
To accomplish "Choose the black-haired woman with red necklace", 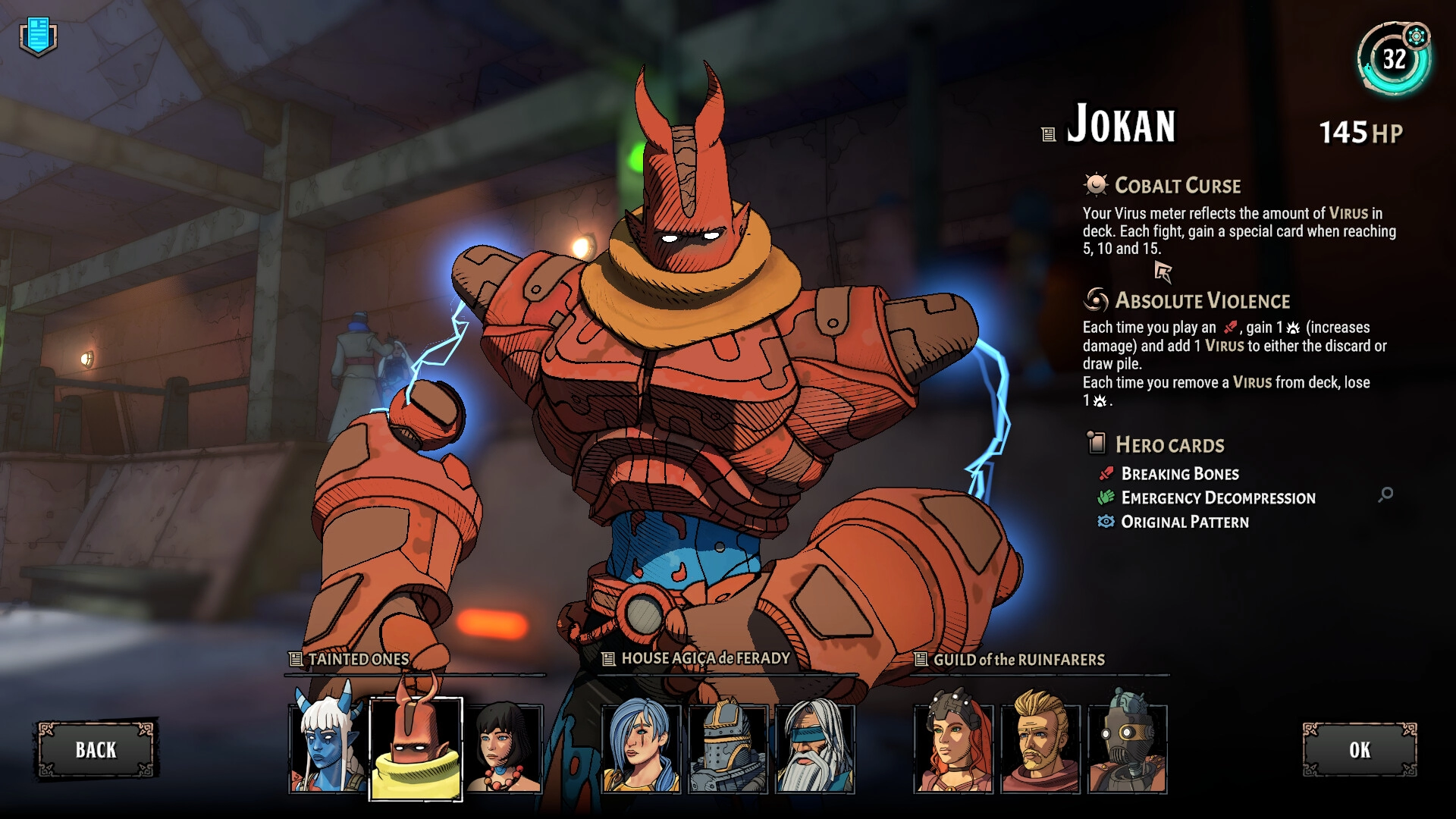I will (504, 748).
